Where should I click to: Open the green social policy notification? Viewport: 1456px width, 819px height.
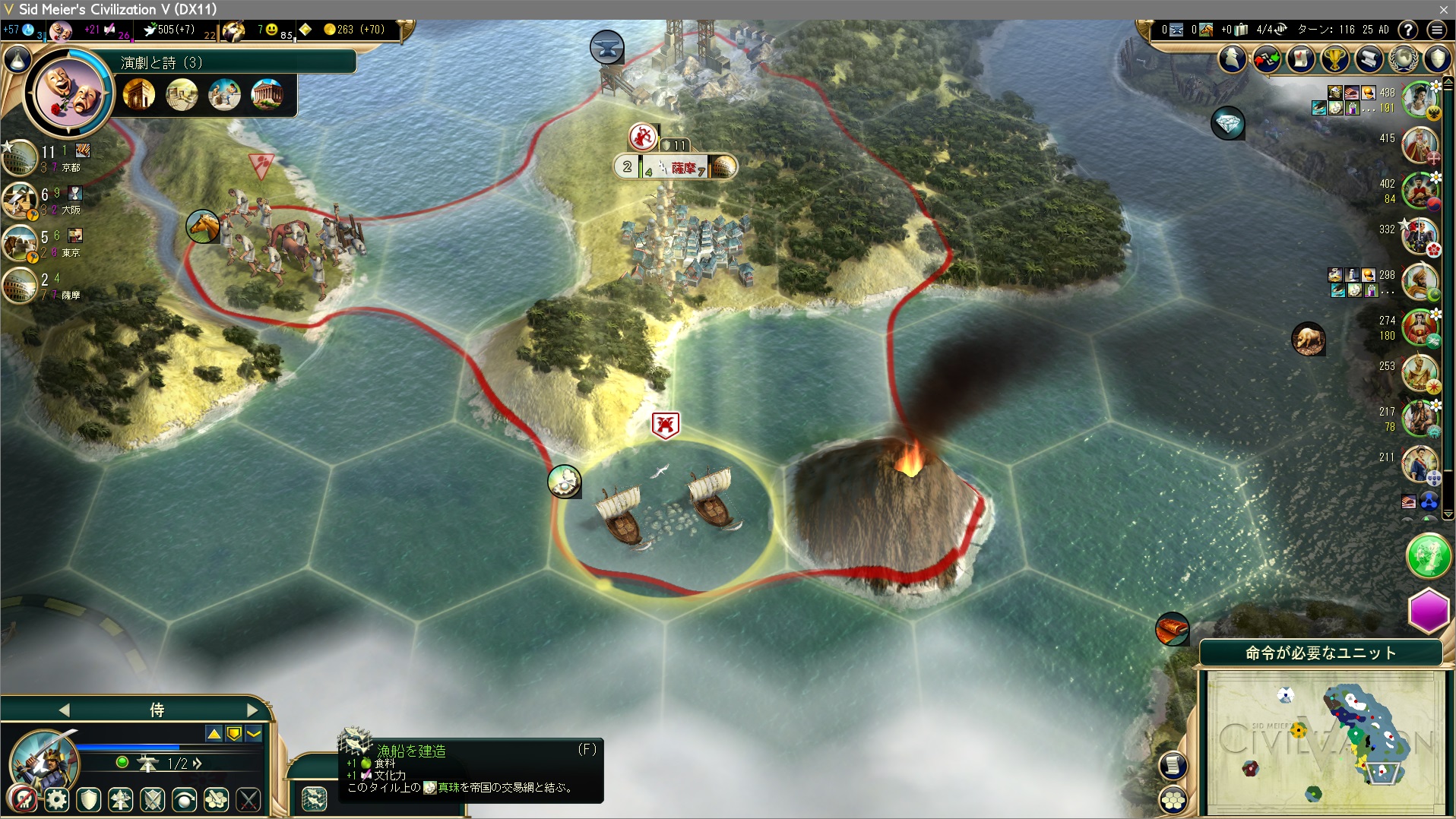tap(1428, 556)
